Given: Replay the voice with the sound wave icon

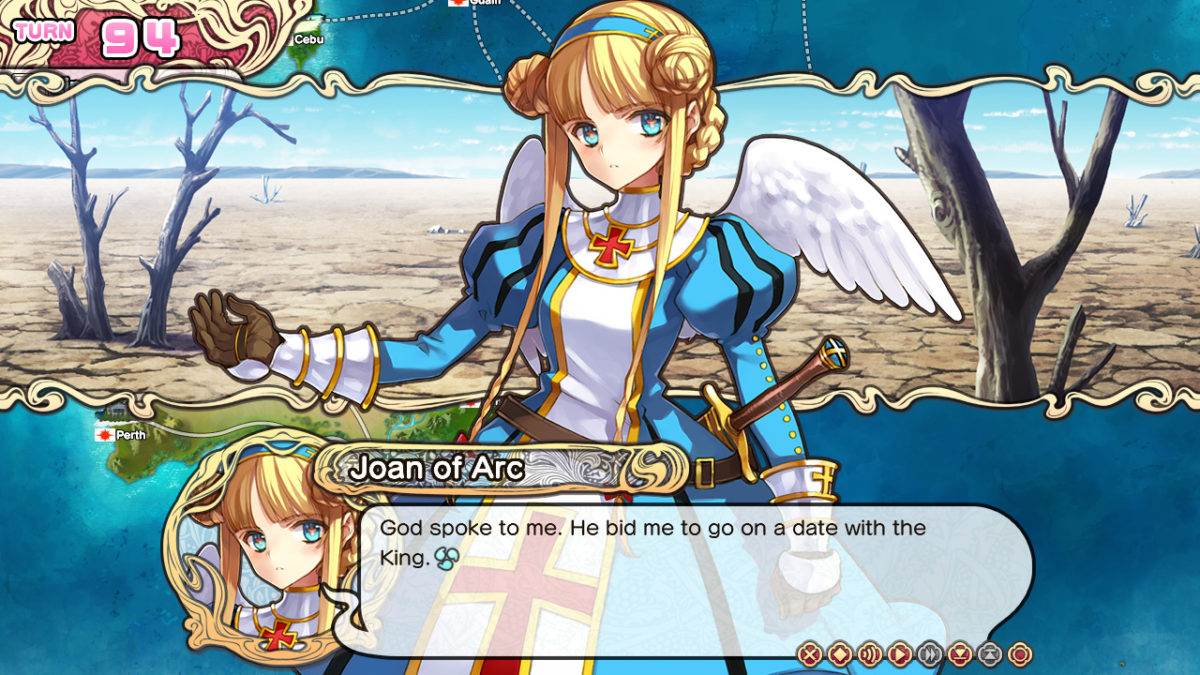Looking at the screenshot, I should pos(870,655).
